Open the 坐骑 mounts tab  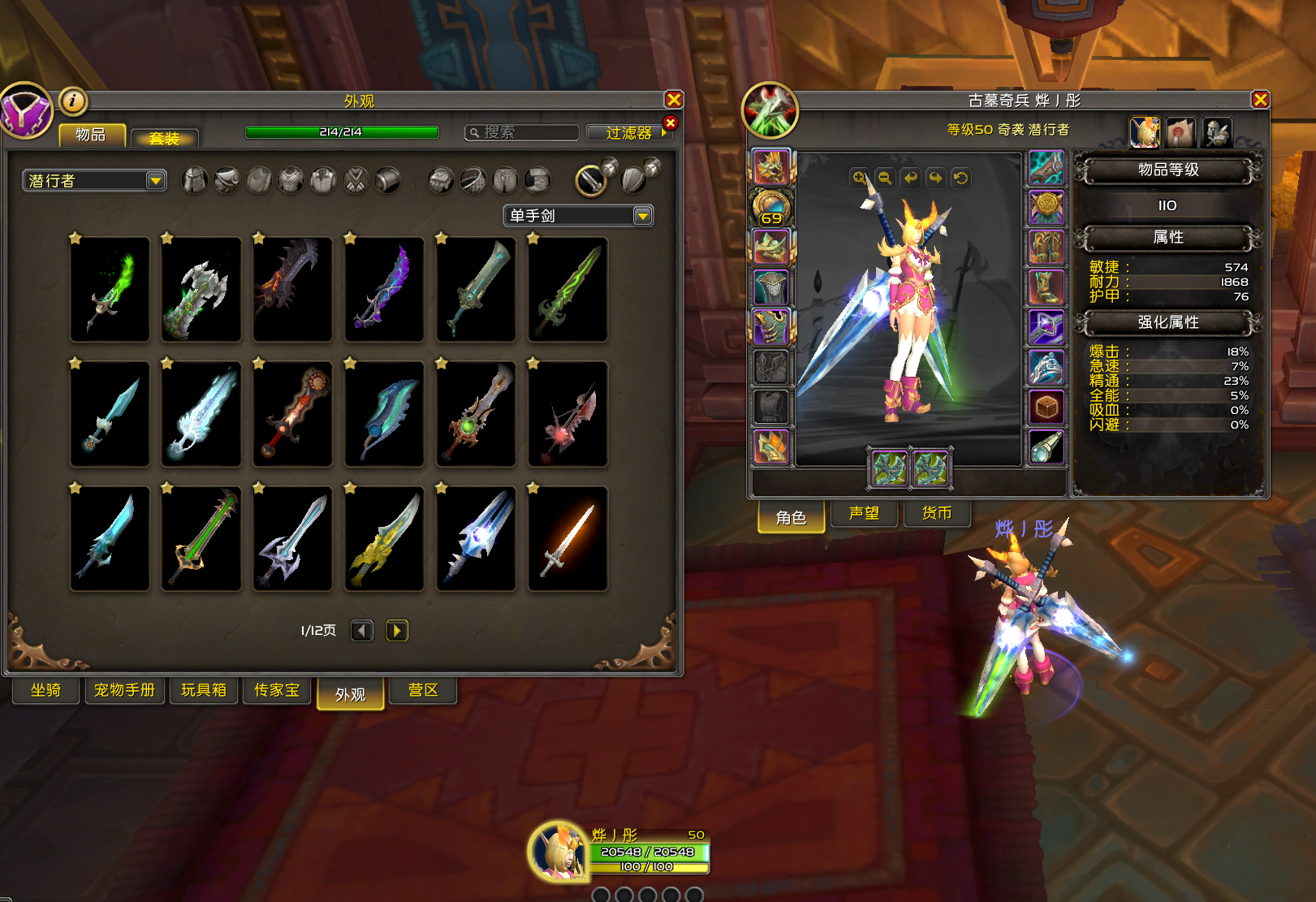coord(45,690)
